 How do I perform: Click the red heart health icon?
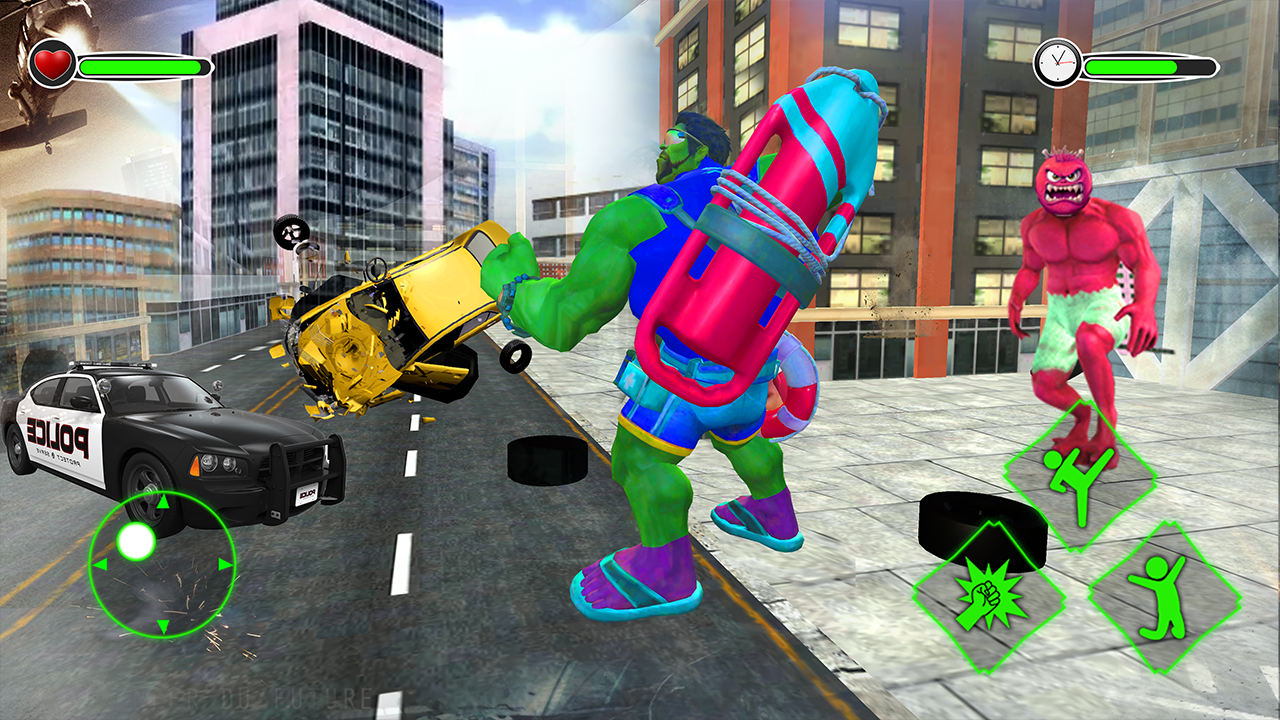51,63
